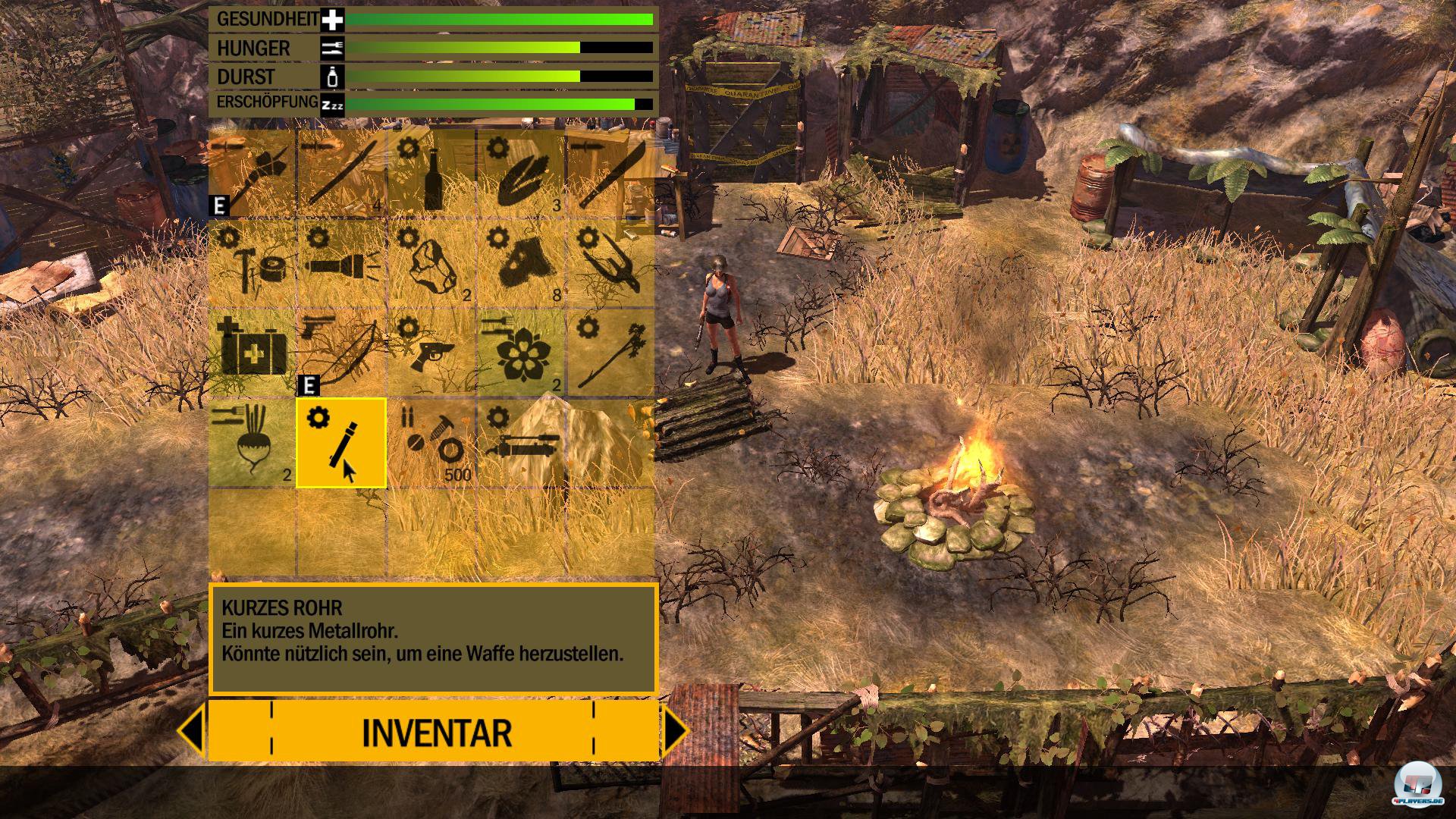This screenshot has height=819, width=1456.
Task: Switch to the previous inventory page arrow
Action: tap(192, 731)
